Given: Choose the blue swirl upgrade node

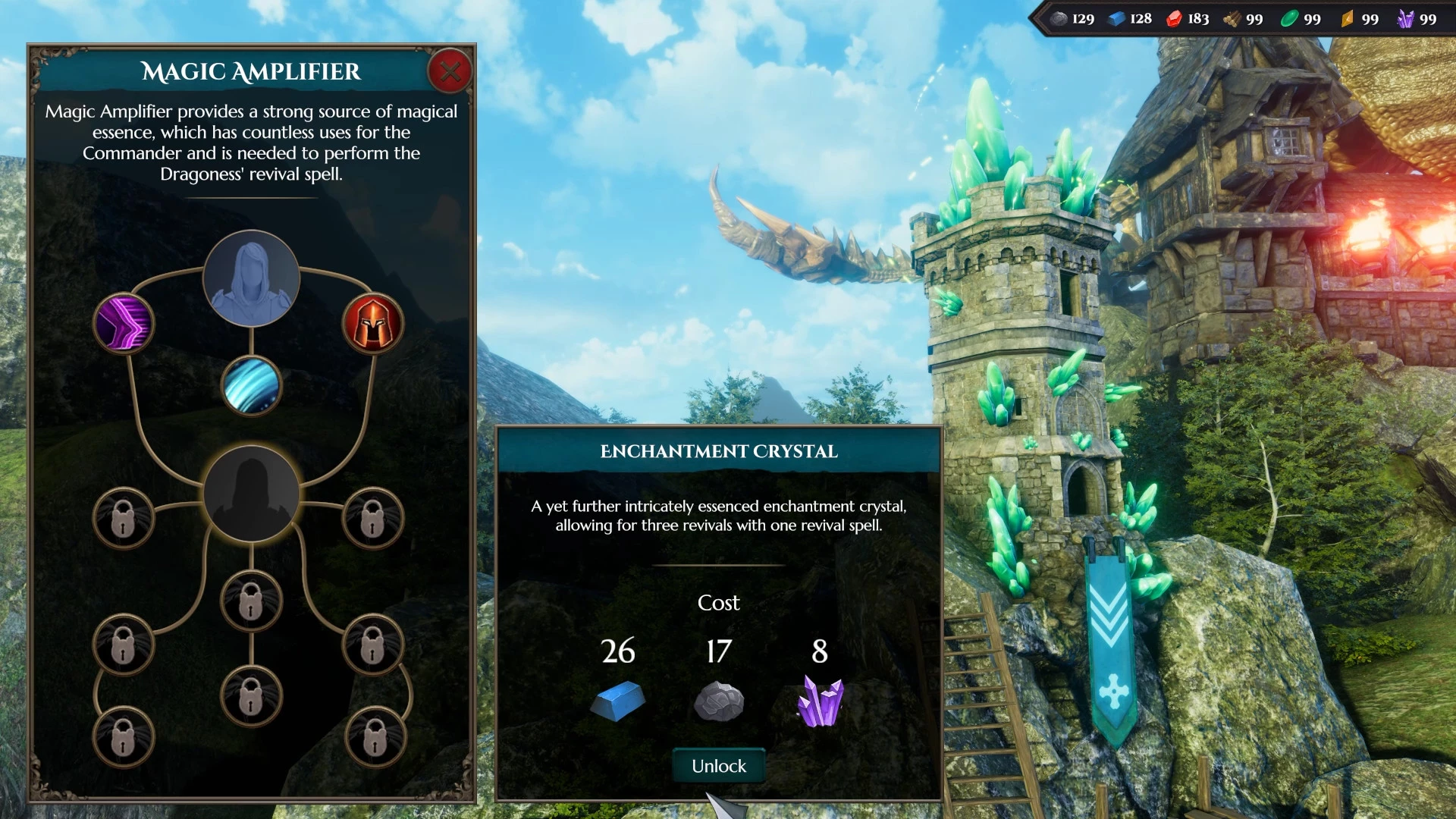Looking at the screenshot, I should (251, 386).
